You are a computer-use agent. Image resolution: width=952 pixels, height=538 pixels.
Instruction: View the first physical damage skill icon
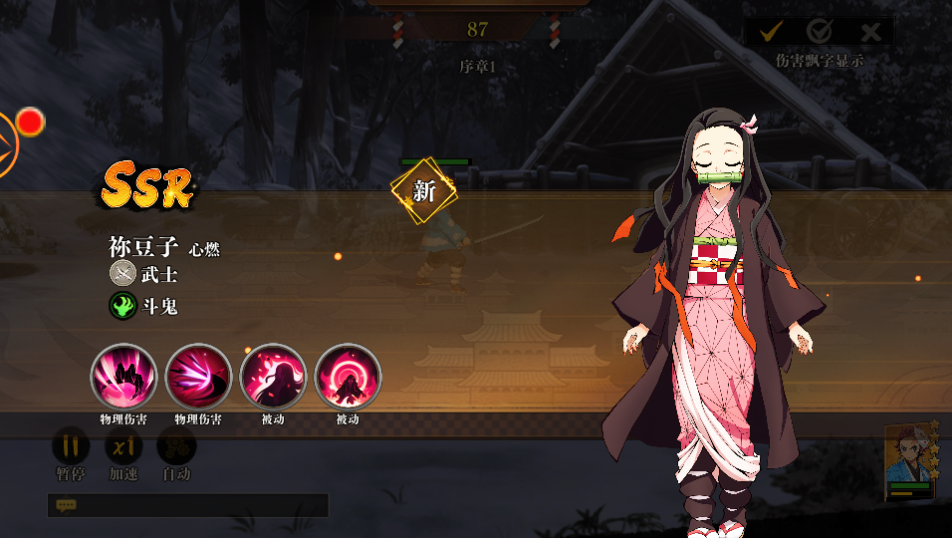123,376
